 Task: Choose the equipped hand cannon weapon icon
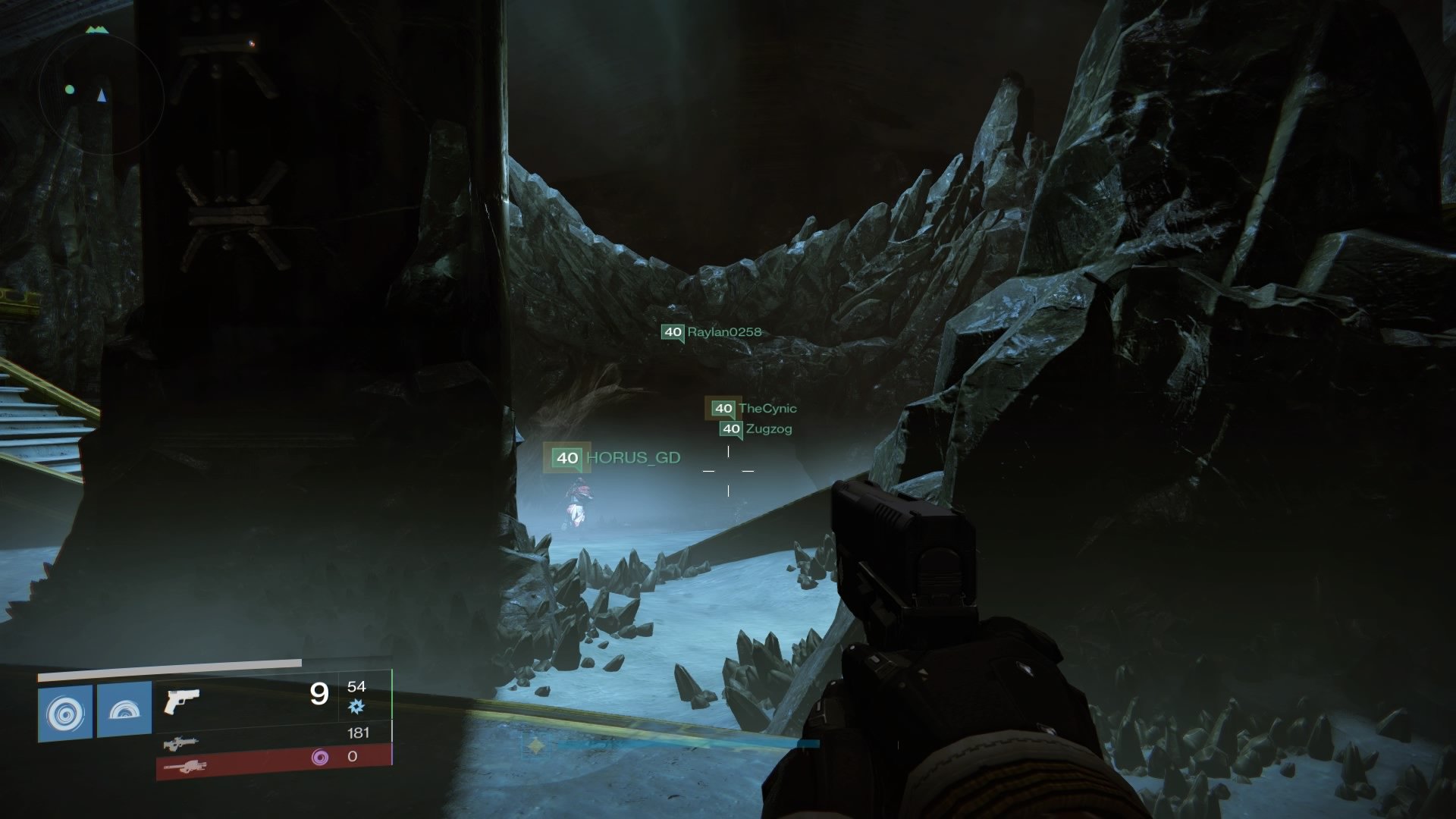coord(182,700)
